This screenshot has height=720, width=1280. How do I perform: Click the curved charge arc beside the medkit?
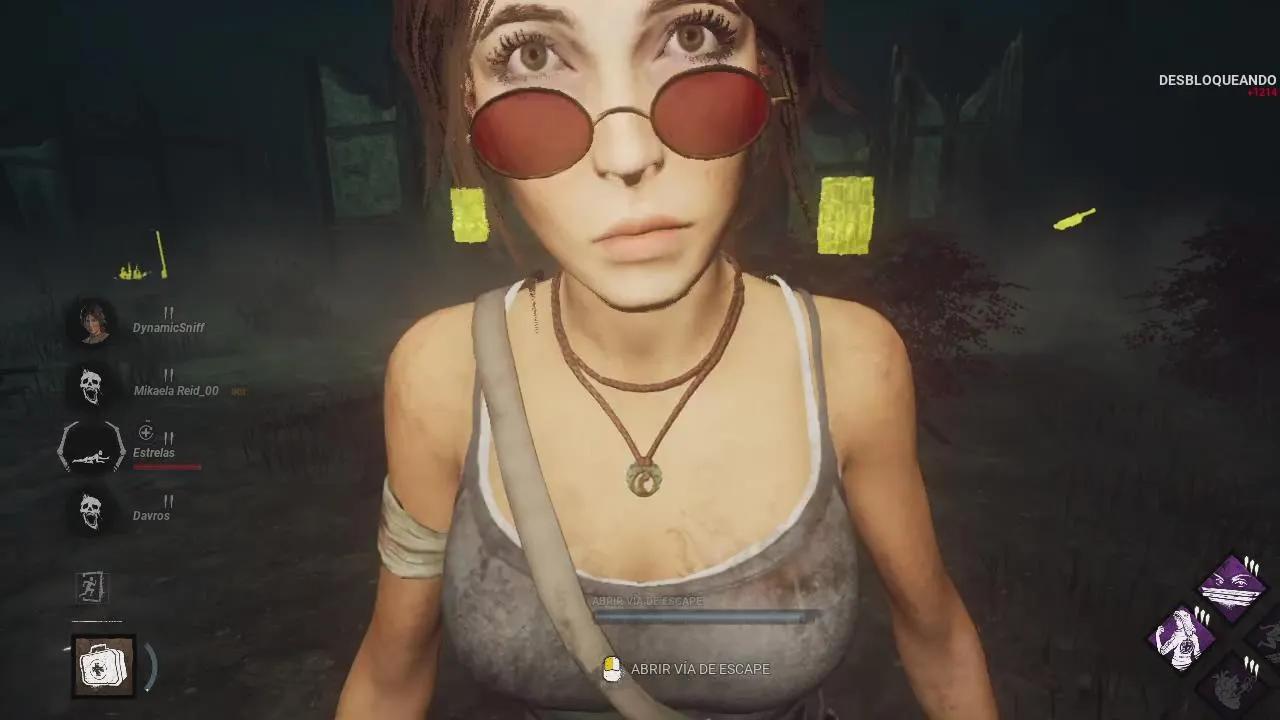(150, 666)
